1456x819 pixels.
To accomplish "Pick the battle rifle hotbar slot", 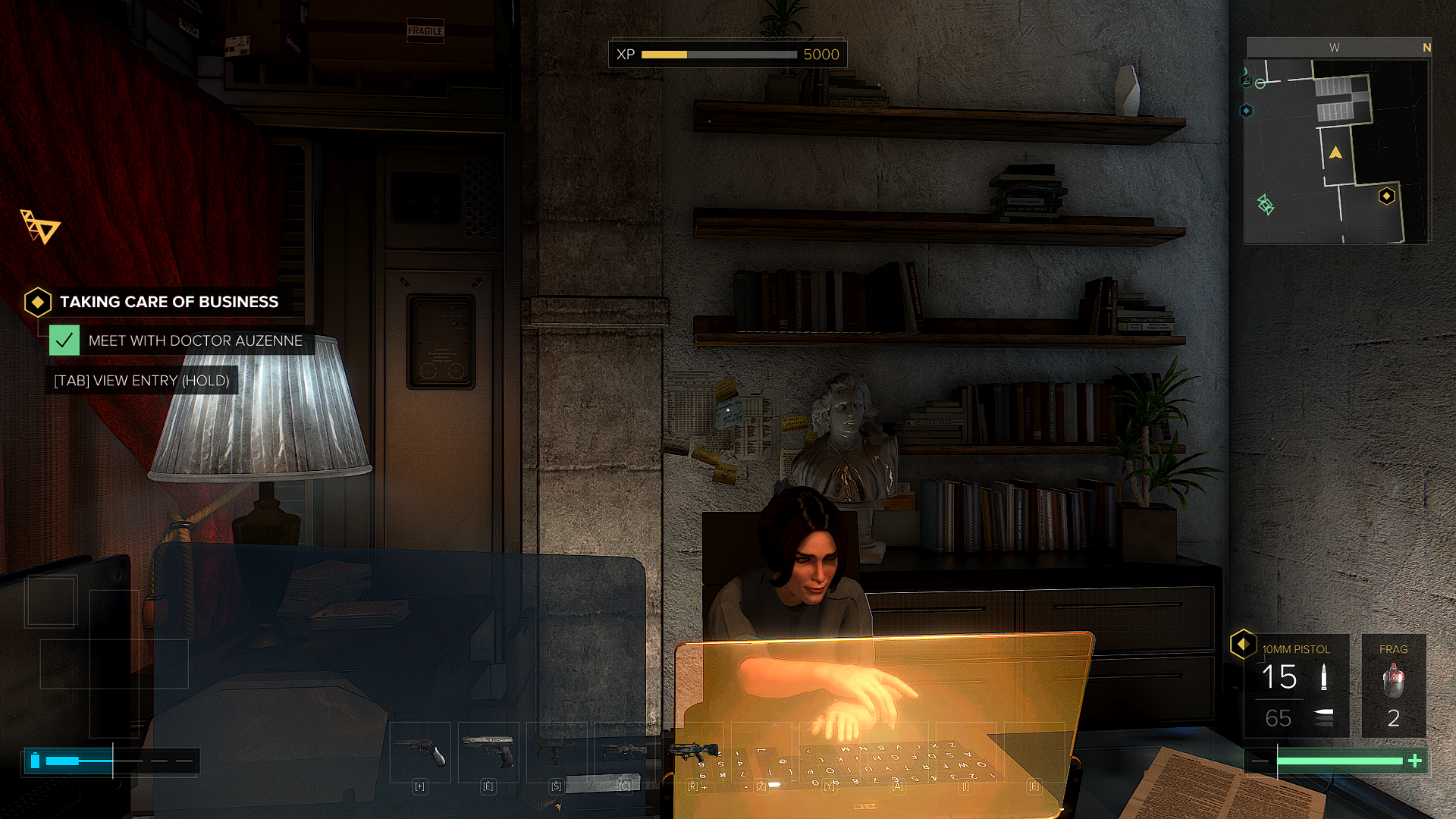I will point(693,752).
